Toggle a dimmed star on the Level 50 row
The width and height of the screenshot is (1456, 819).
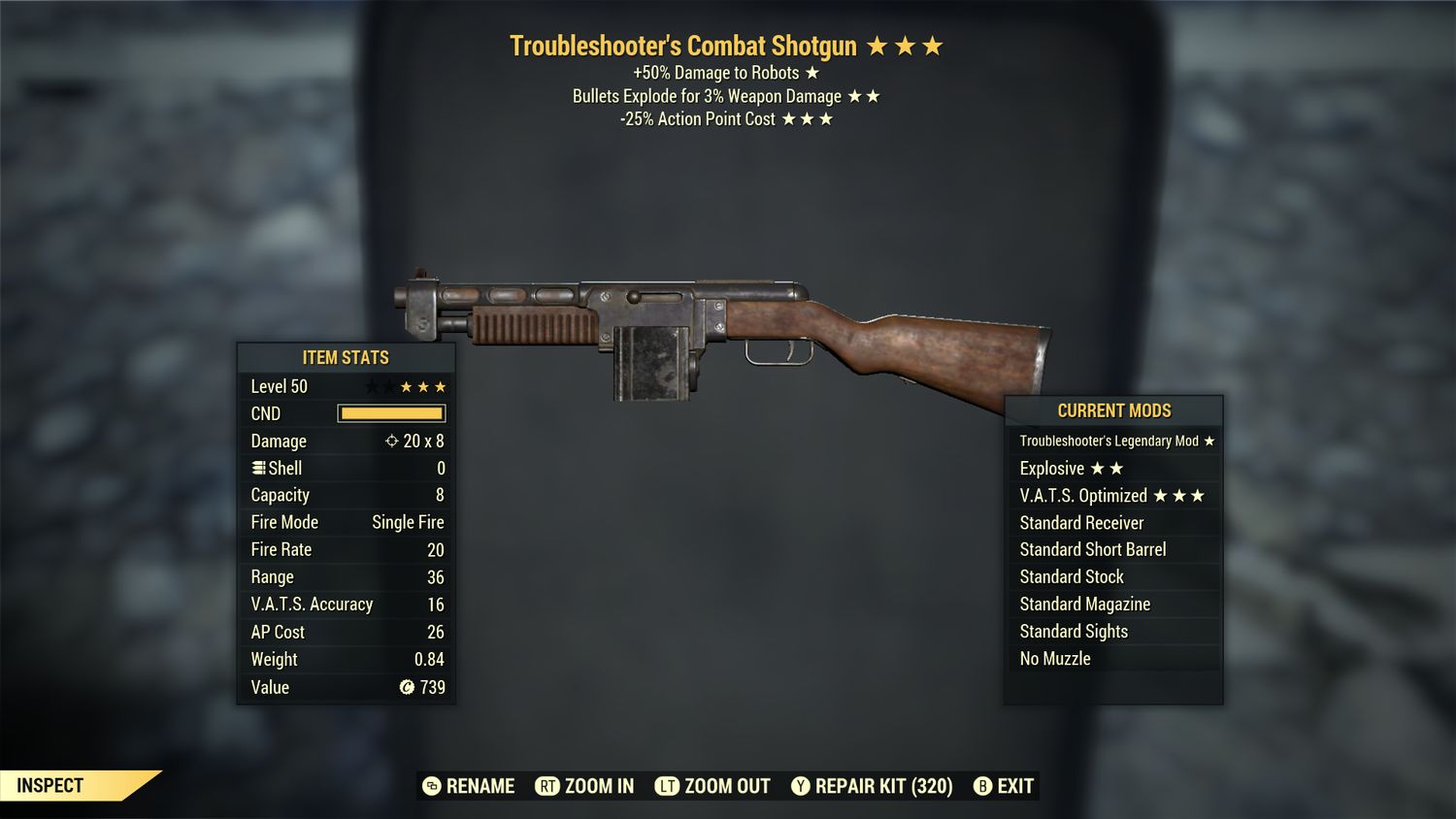point(370,385)
